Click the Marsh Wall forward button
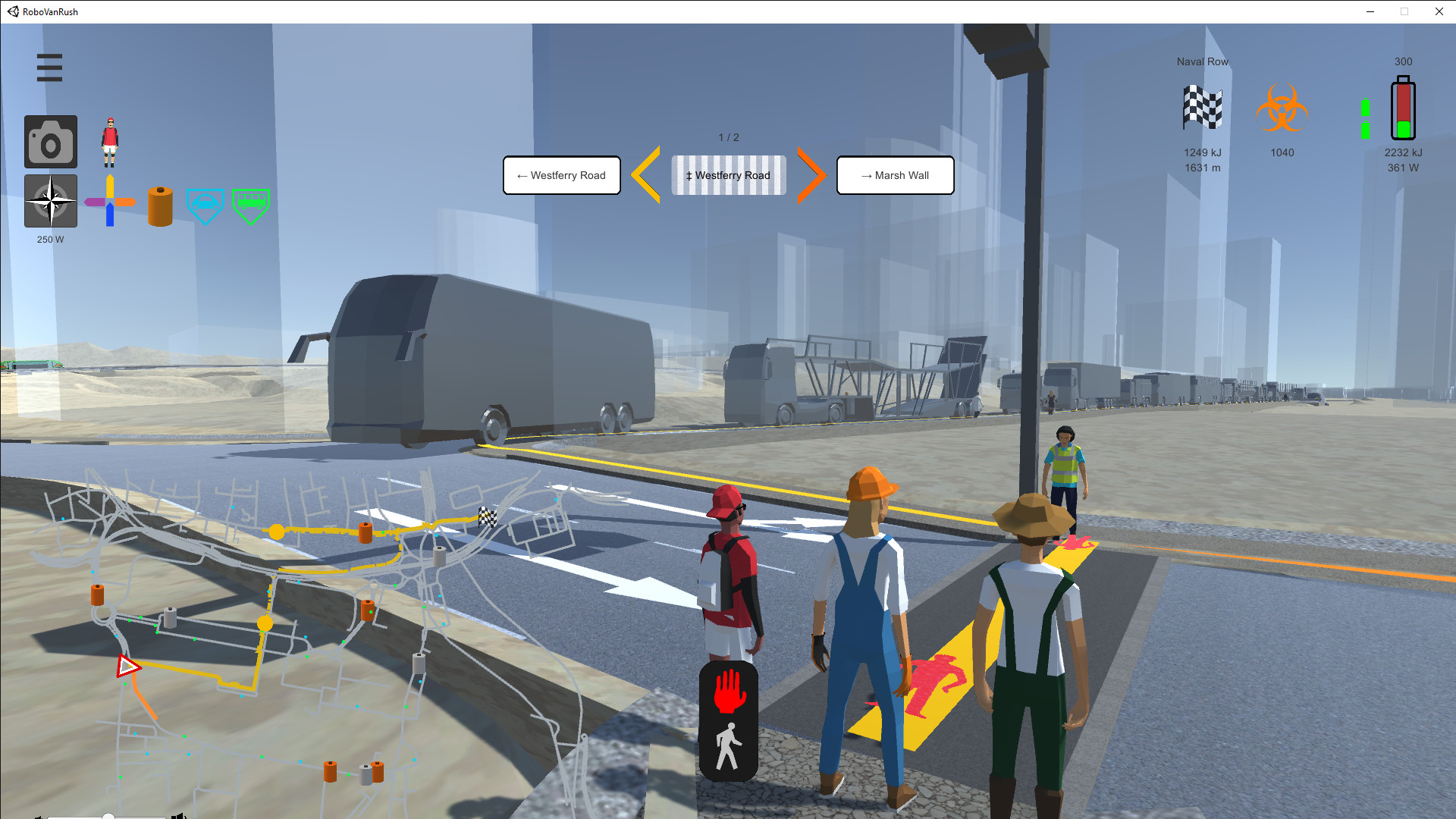Screen dimensions: 1456x819 tap(895, 175)
